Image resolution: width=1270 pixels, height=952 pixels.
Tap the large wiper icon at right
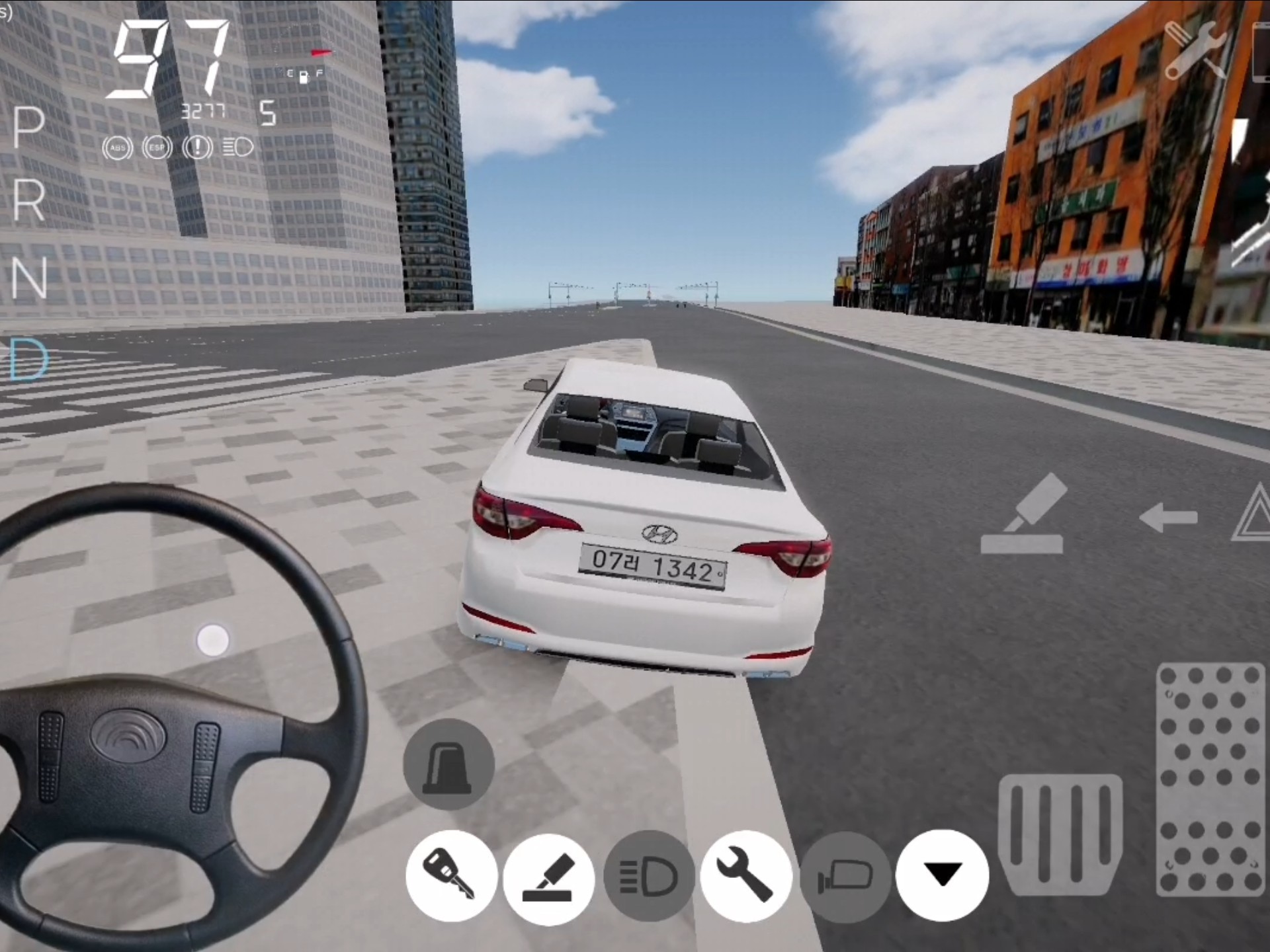tap(1023, 516)
